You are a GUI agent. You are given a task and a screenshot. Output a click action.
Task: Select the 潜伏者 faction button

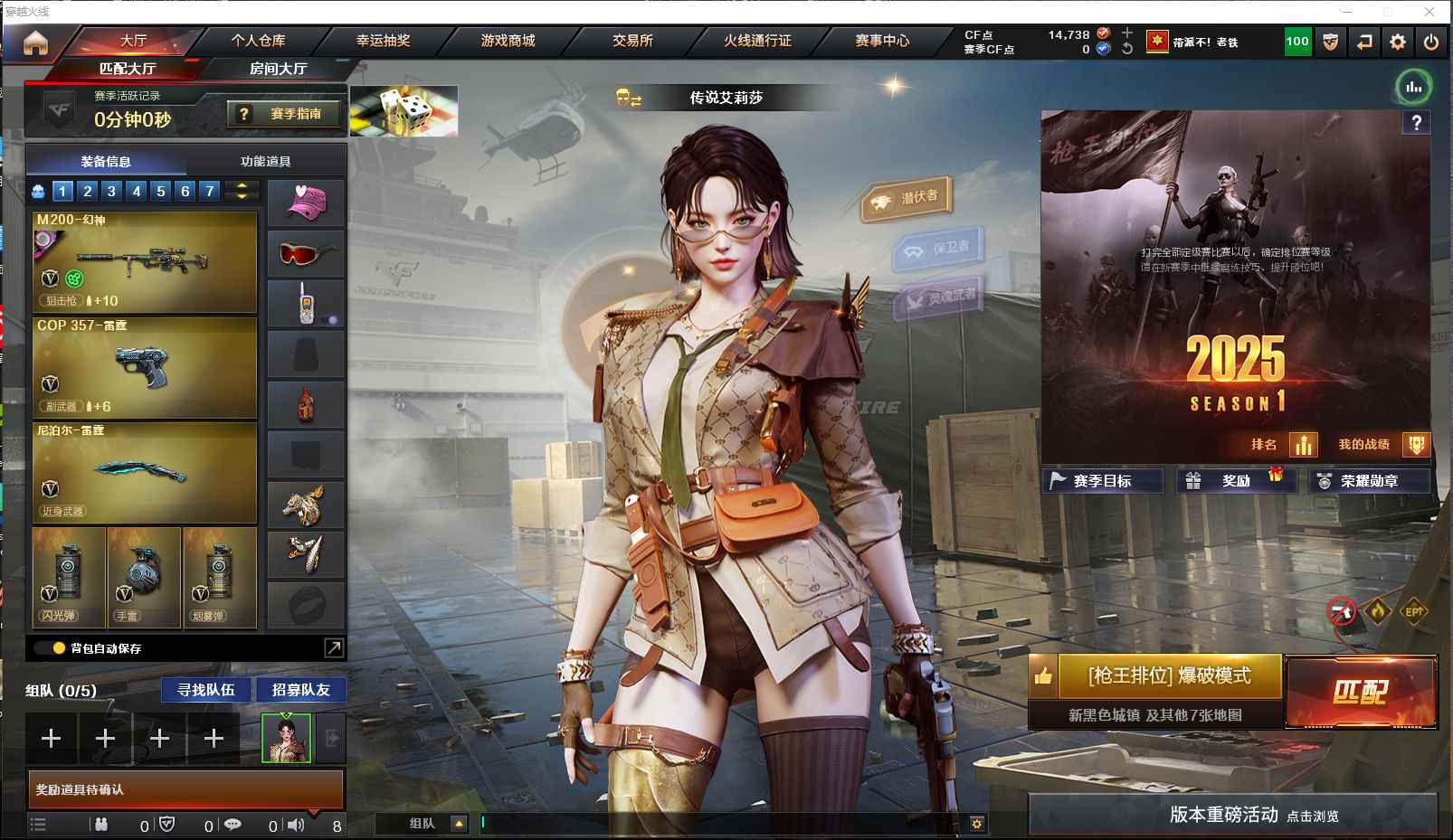[x=907, y=199]
